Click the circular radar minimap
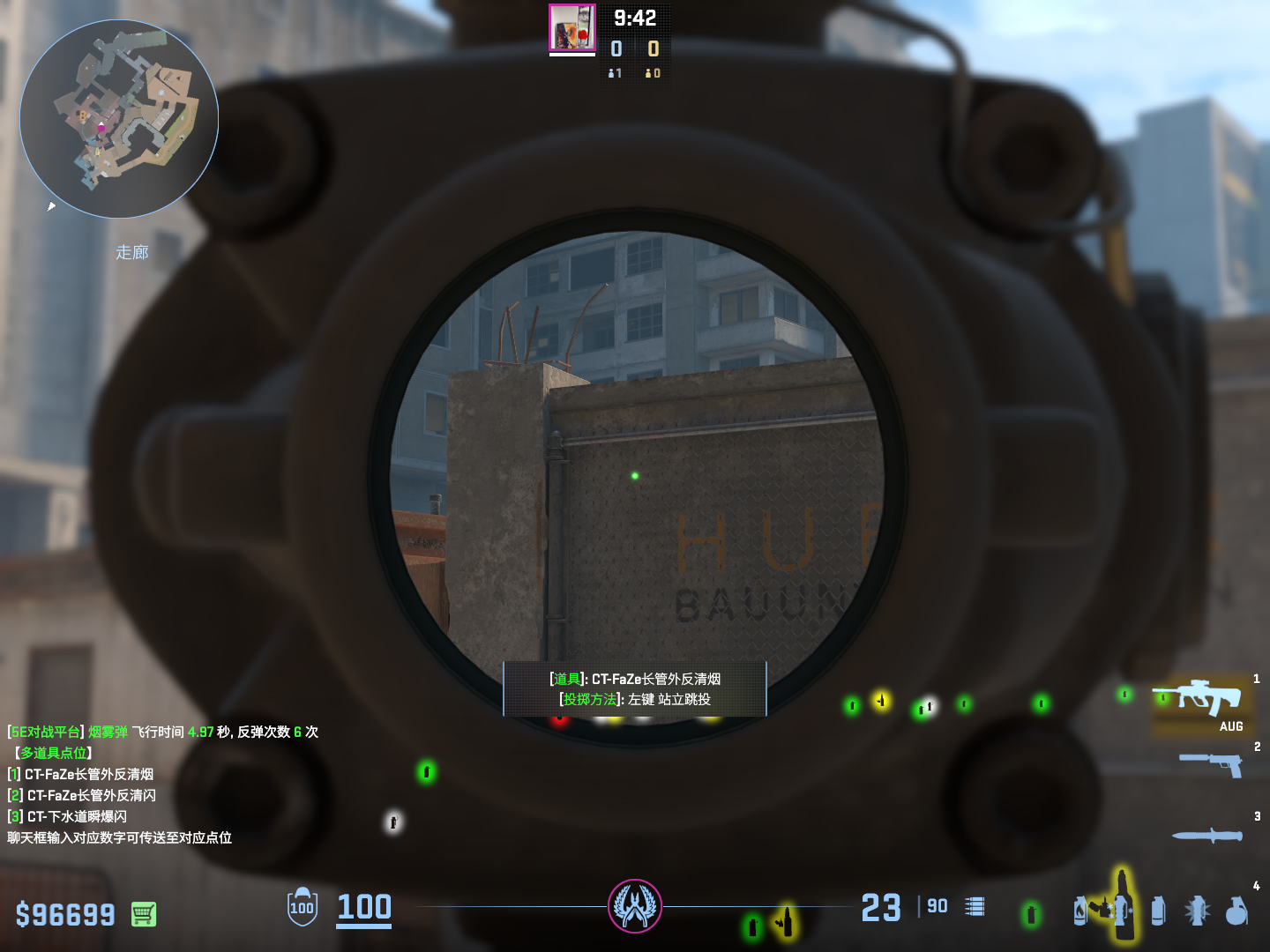 pos(119,119)
